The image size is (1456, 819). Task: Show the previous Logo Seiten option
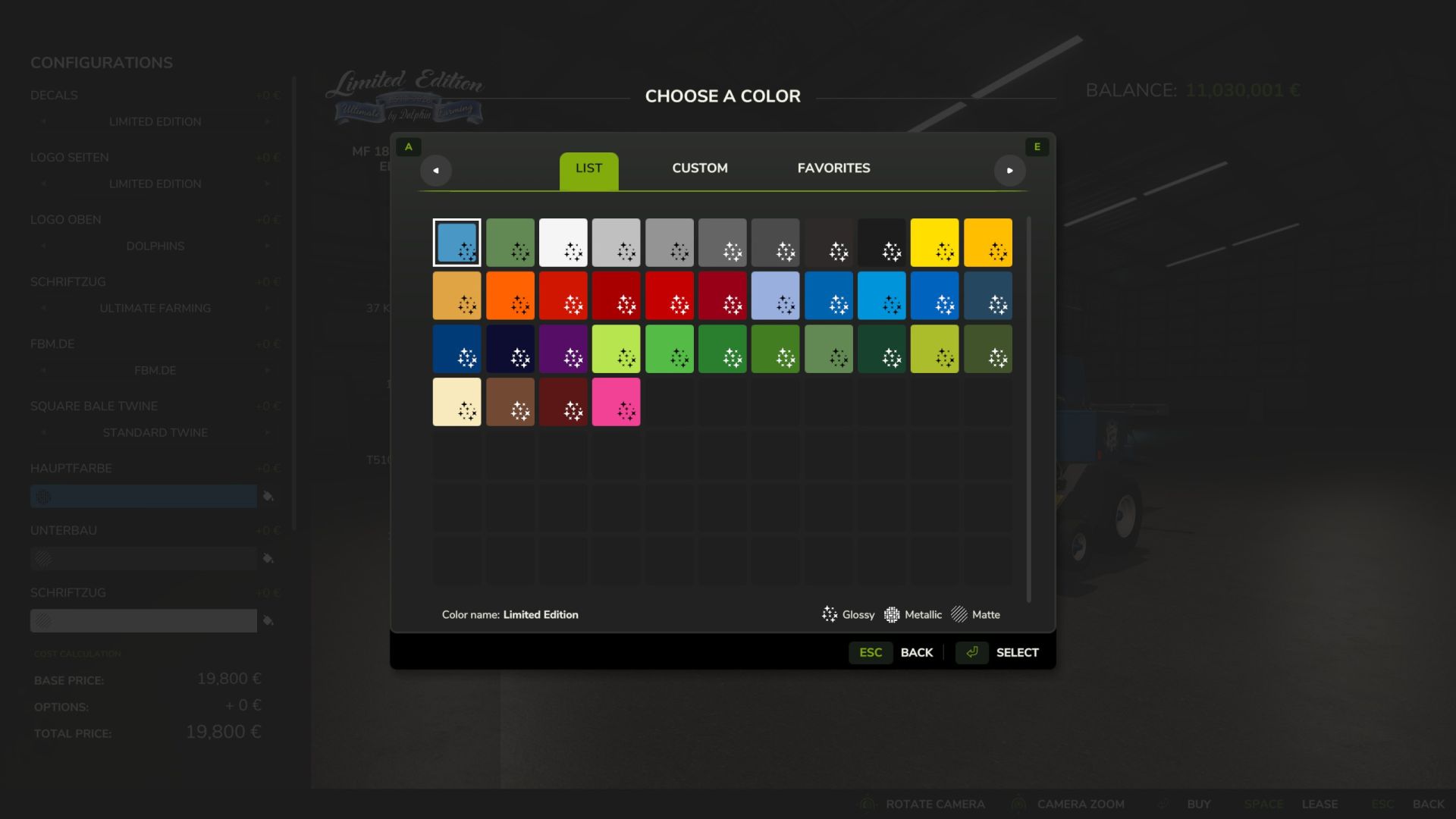click(x=43, y=183)
